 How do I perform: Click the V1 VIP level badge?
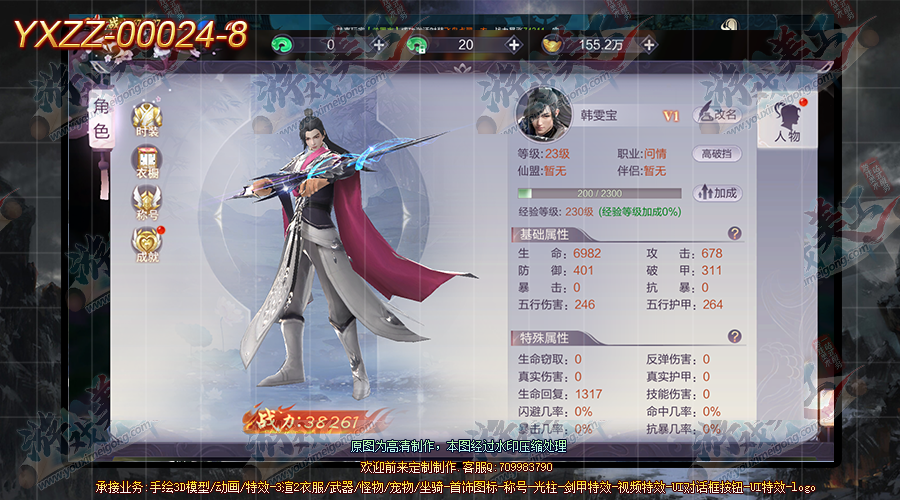(x=671, y=116)
